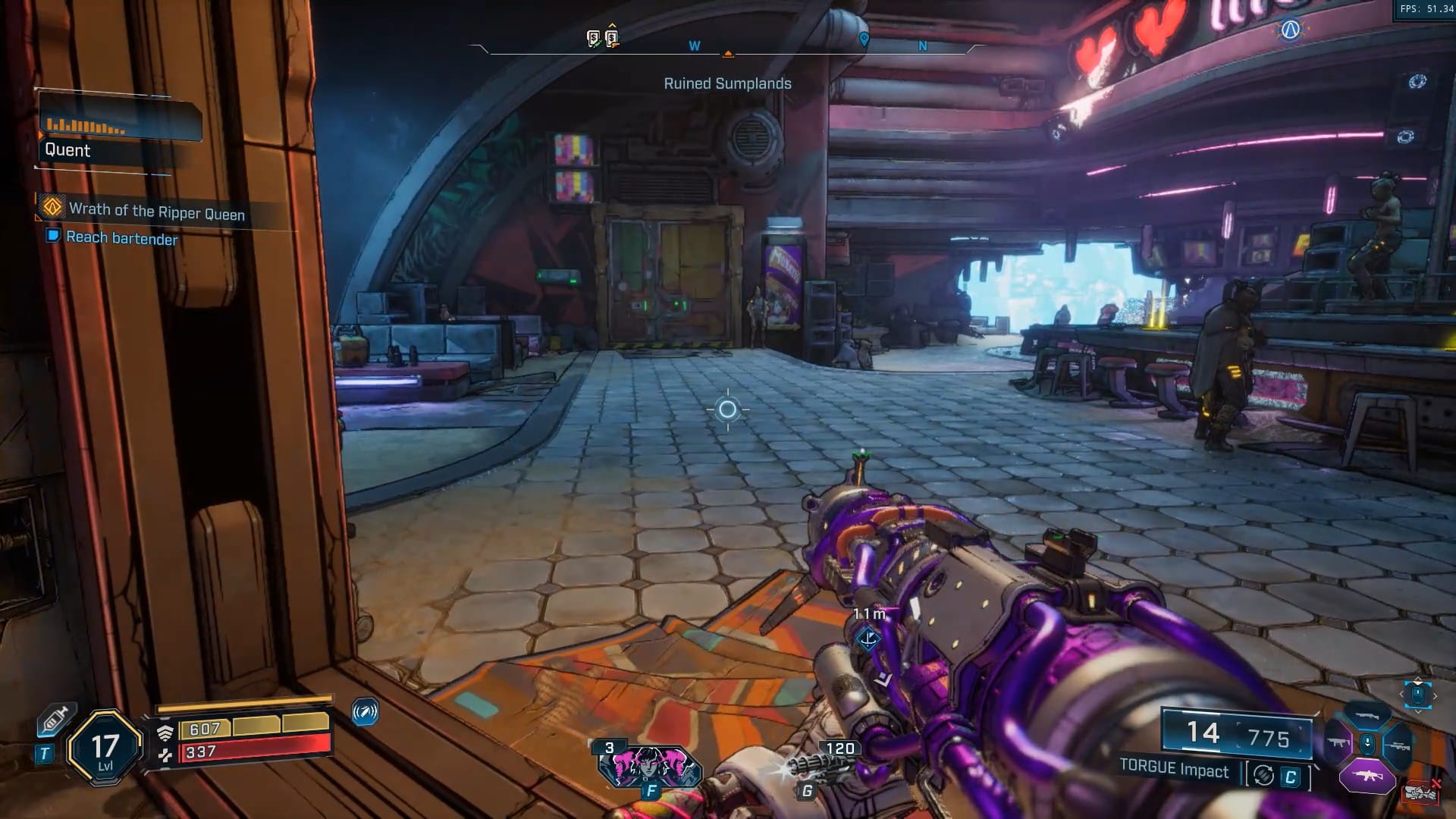Select the Wrath of the Ripper Queen quest tracker
This screenshot has height=819, width=1456.
pos(156,211)
